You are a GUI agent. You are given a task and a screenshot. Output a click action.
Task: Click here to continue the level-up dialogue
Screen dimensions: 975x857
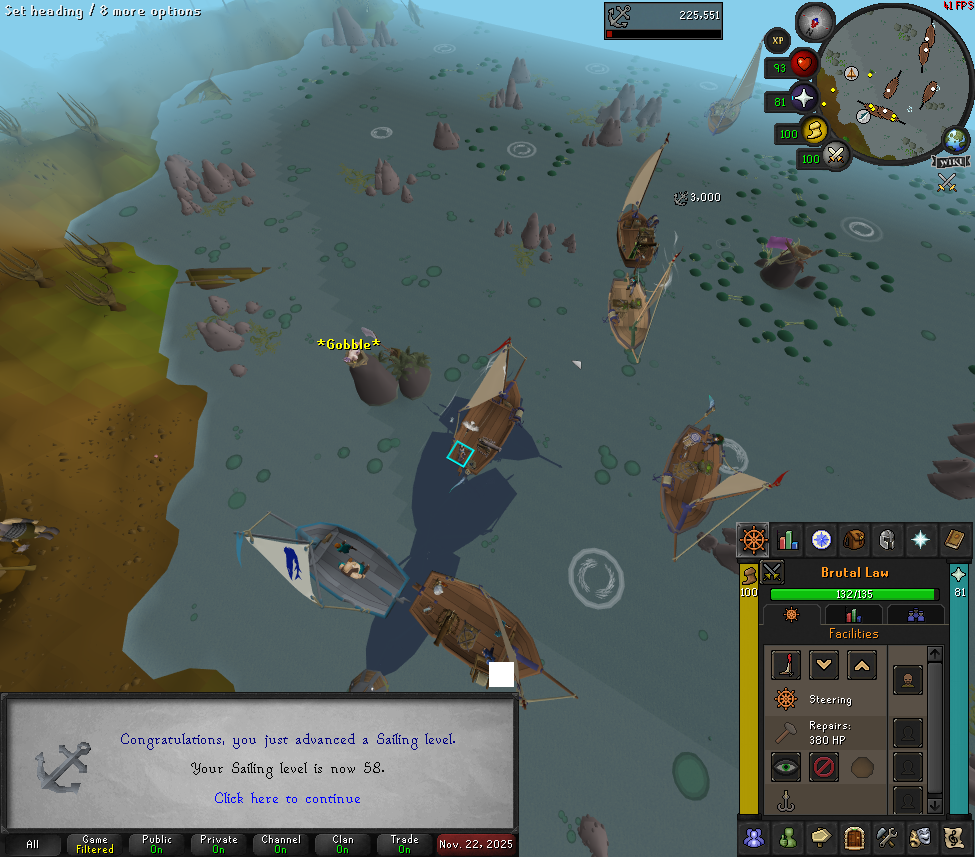(x=287, y=798)
